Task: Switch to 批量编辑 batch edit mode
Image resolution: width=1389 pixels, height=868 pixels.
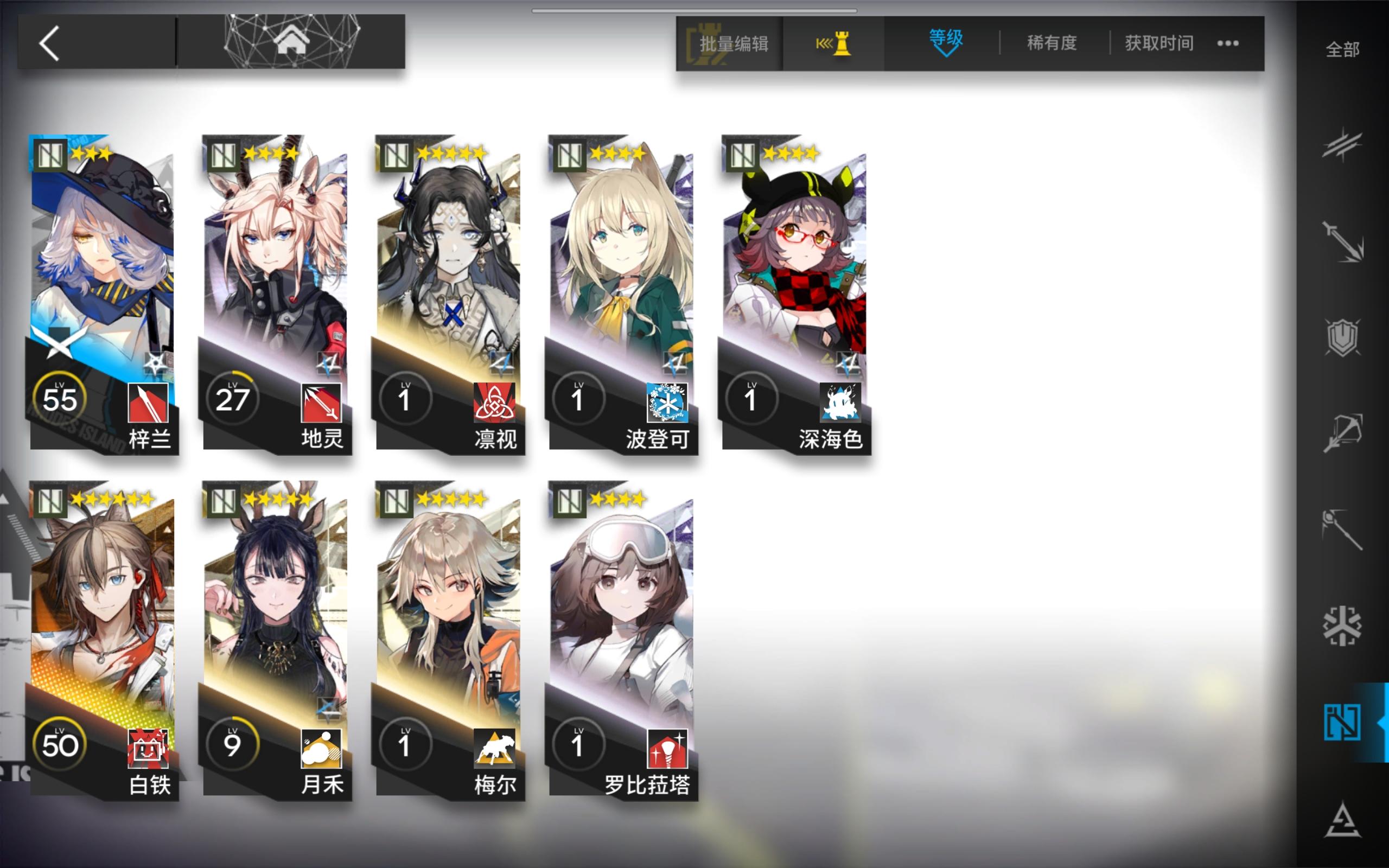Action: point(733,43)
